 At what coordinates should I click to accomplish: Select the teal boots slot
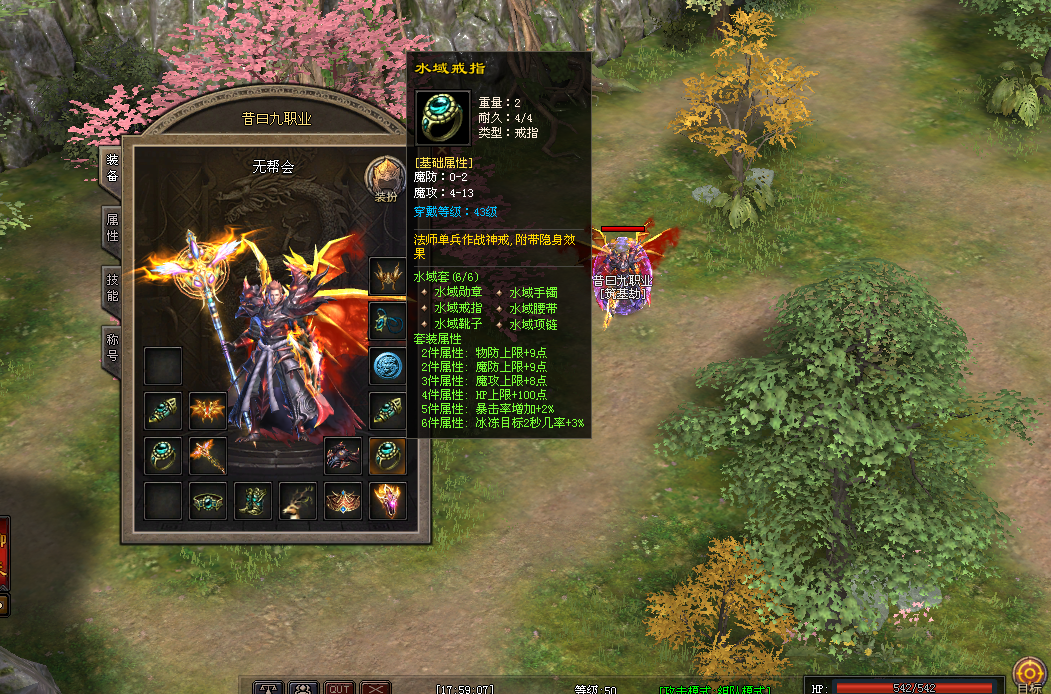(253, 501)
